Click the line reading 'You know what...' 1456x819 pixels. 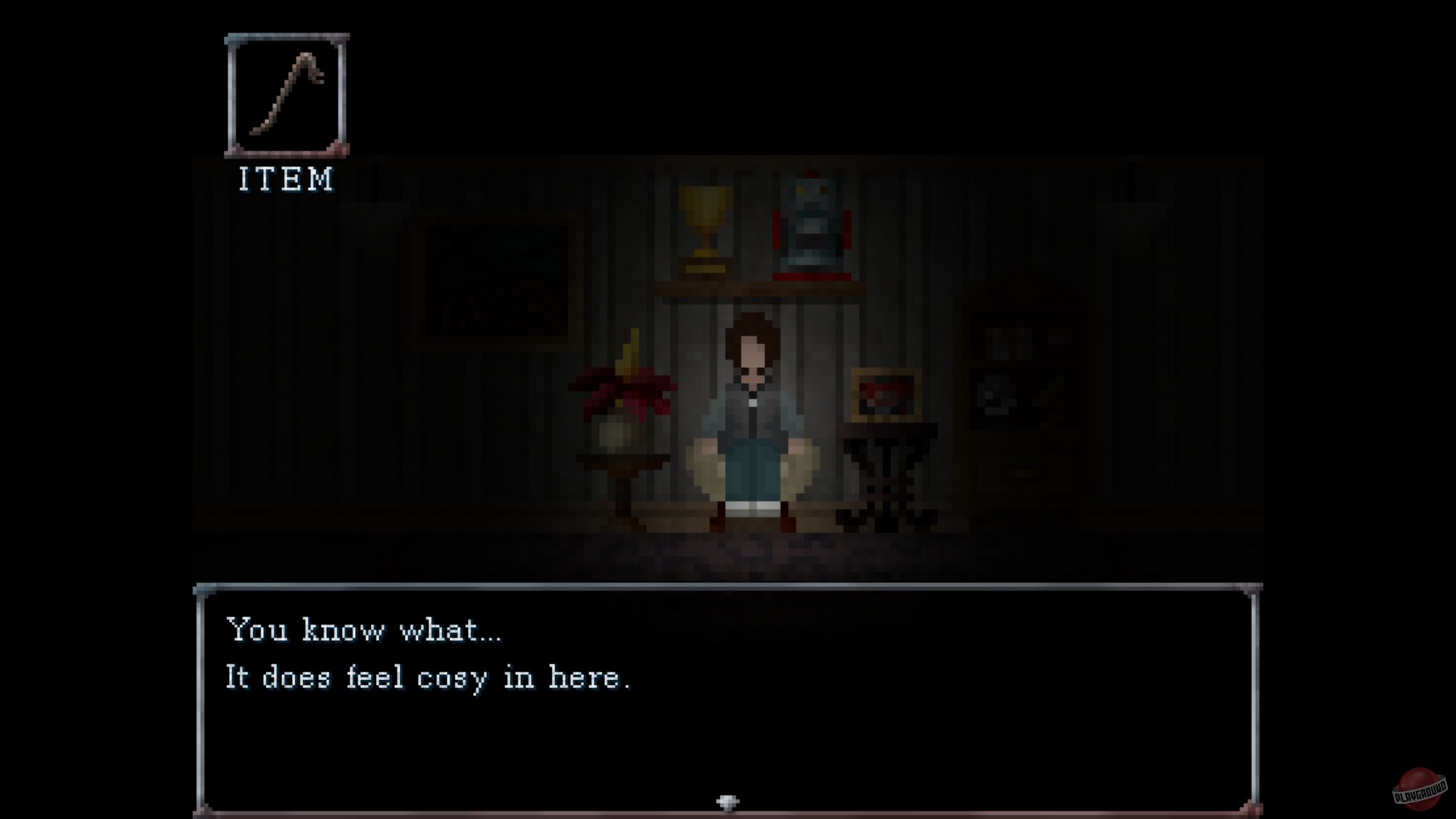coord(364,629)
